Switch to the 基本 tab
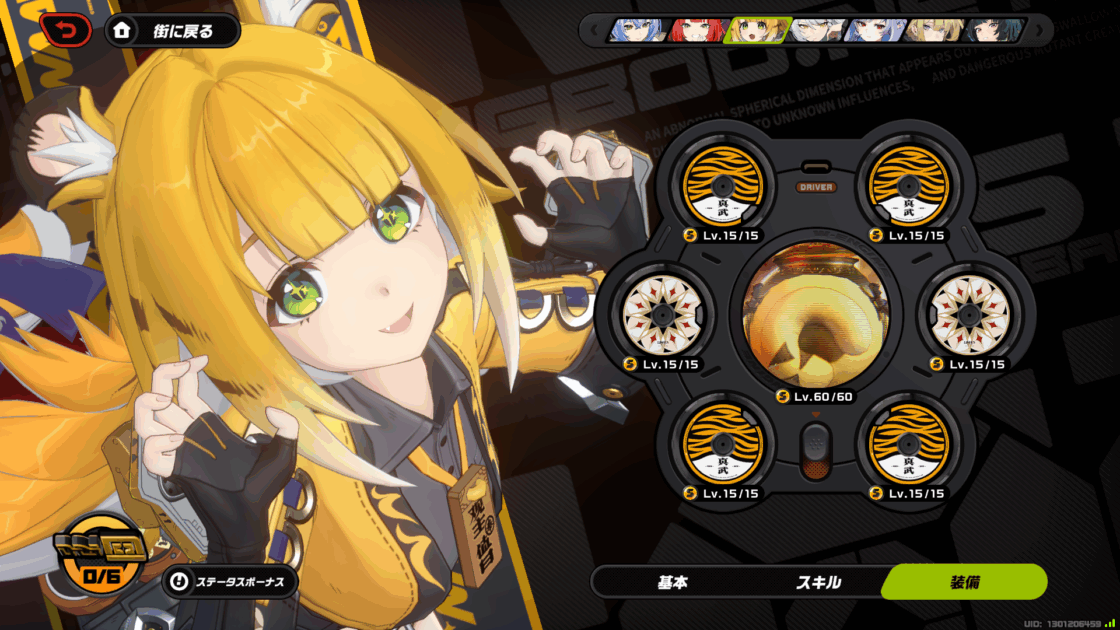Viewport: 1120px width, 630px height. pyautogui.click(x=672, y=582)
